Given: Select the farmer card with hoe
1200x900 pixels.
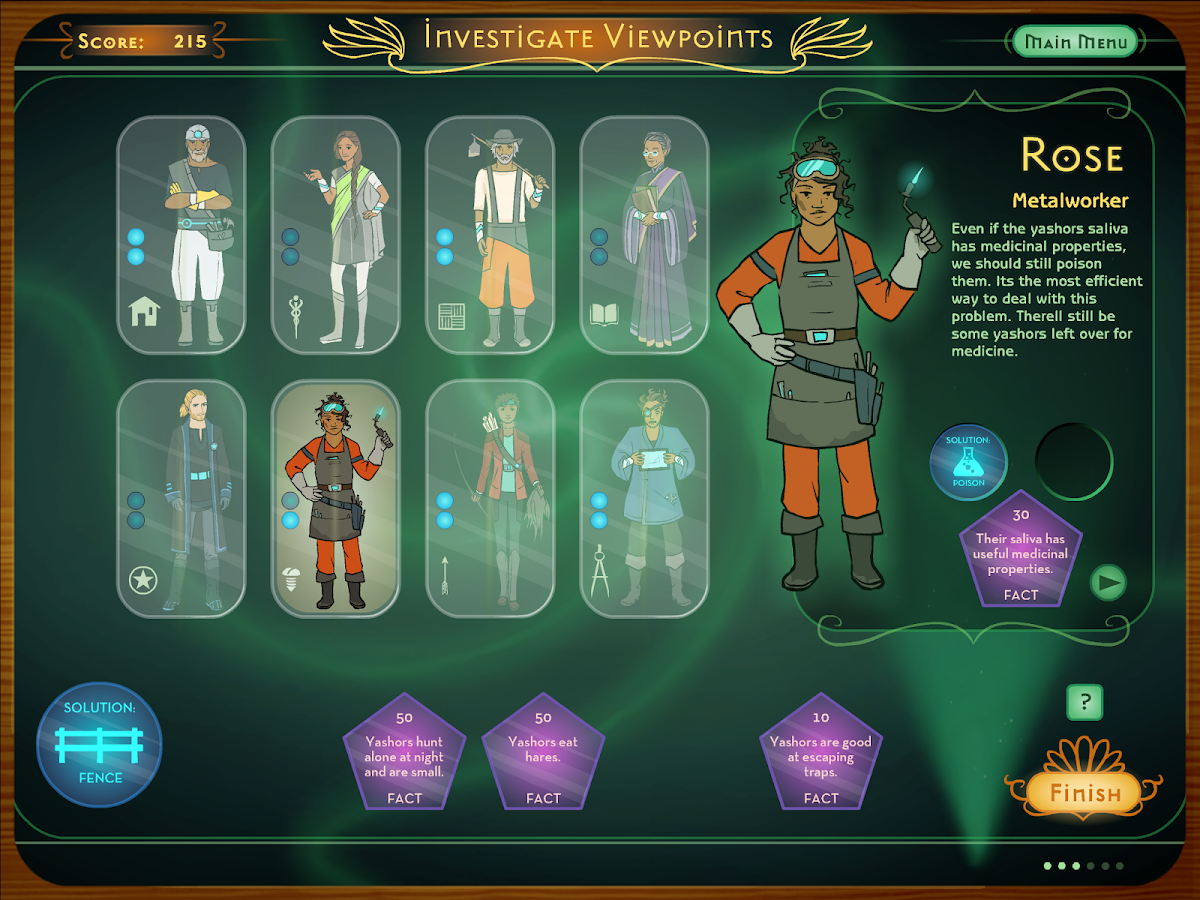Looking at the screenshot, I should coord(489,235).
